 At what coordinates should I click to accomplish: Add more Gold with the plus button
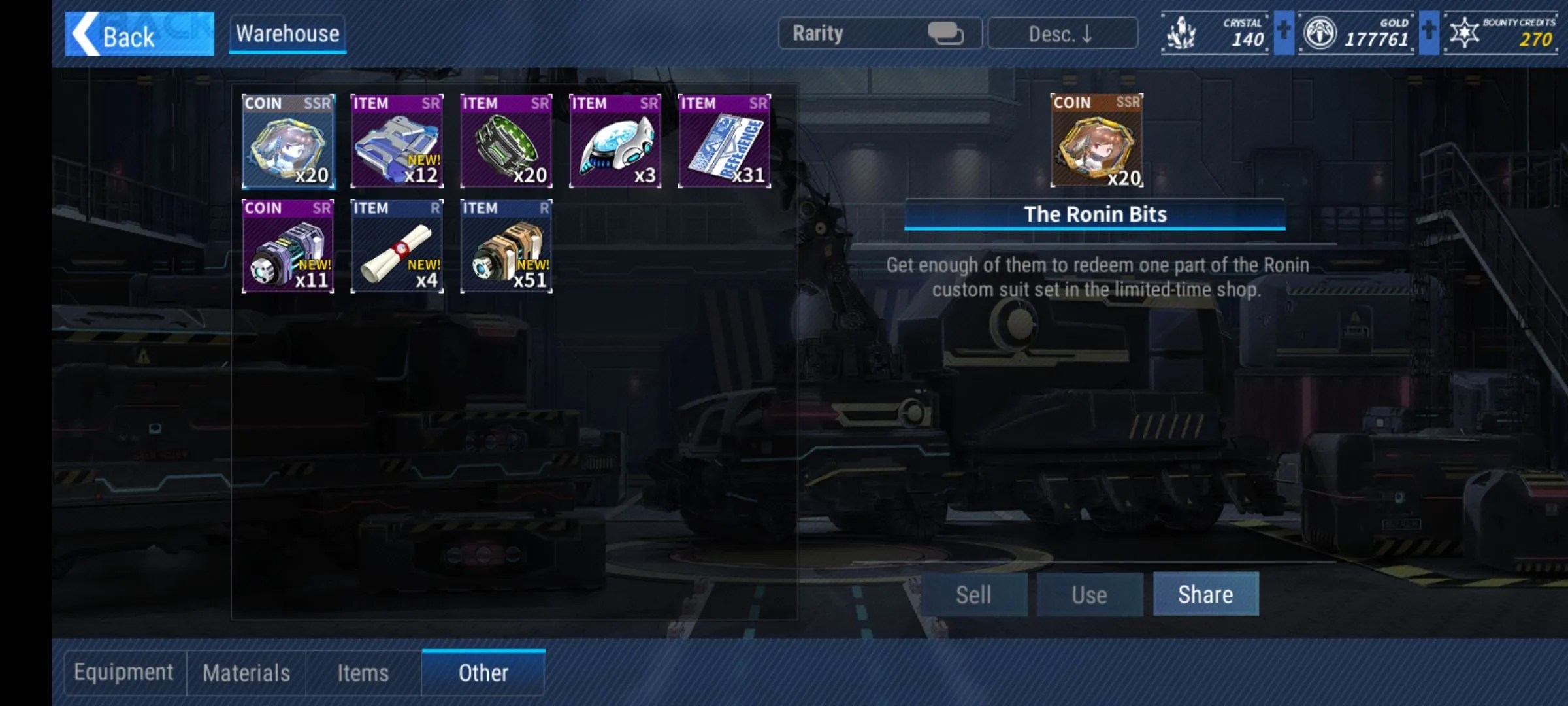(1429, 32)
